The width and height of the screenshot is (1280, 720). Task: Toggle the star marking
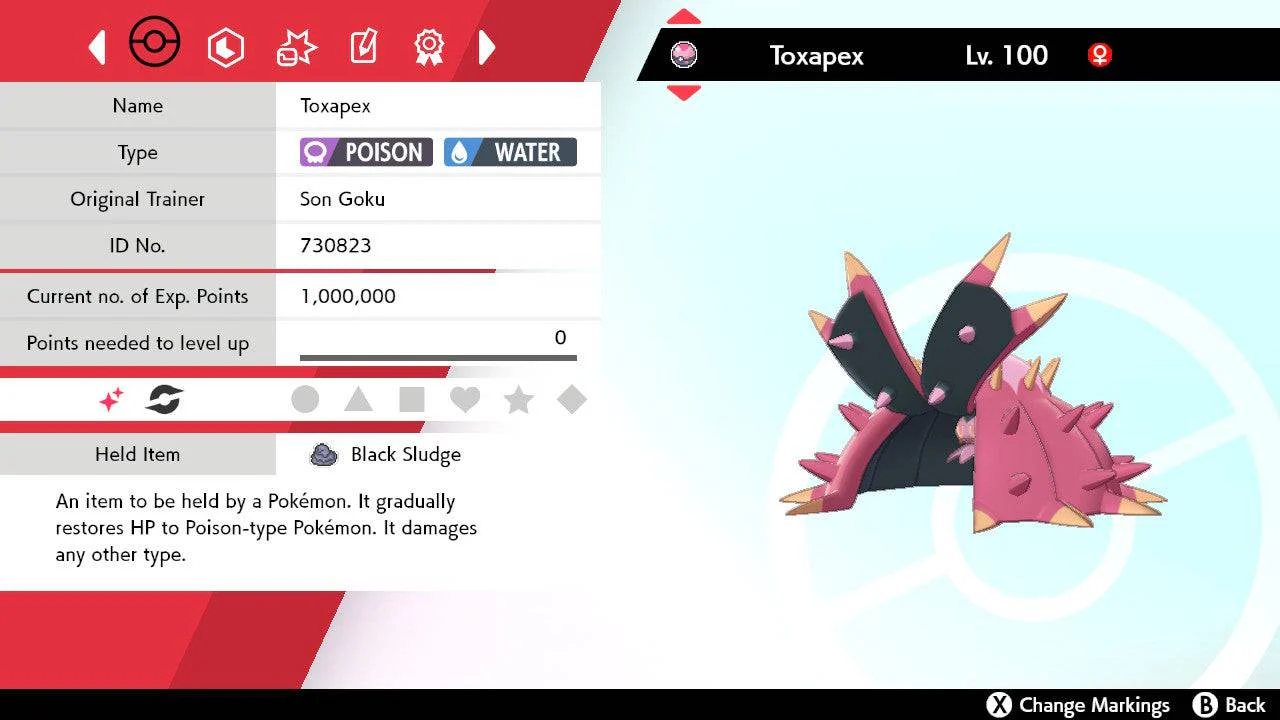click(x=518, y=400)
